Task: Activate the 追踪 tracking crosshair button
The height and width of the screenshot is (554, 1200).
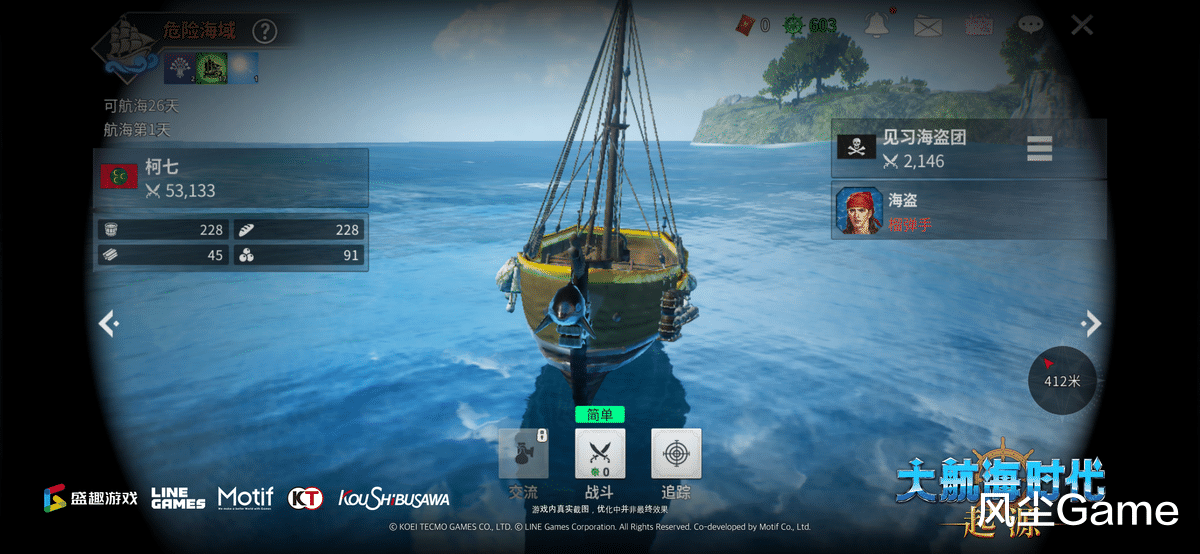Action: point(676,454)
